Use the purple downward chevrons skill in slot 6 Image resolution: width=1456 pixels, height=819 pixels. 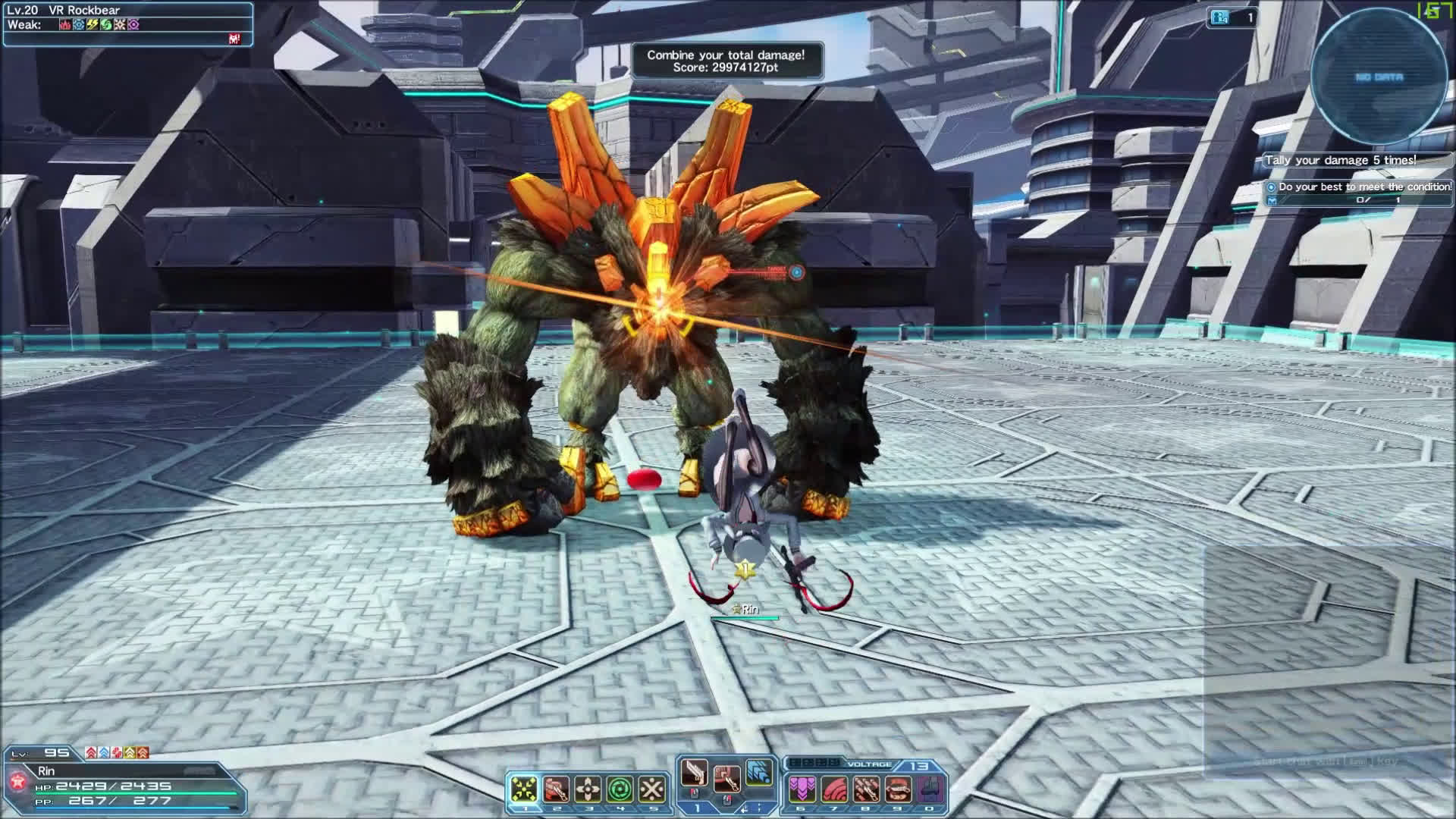802,789
